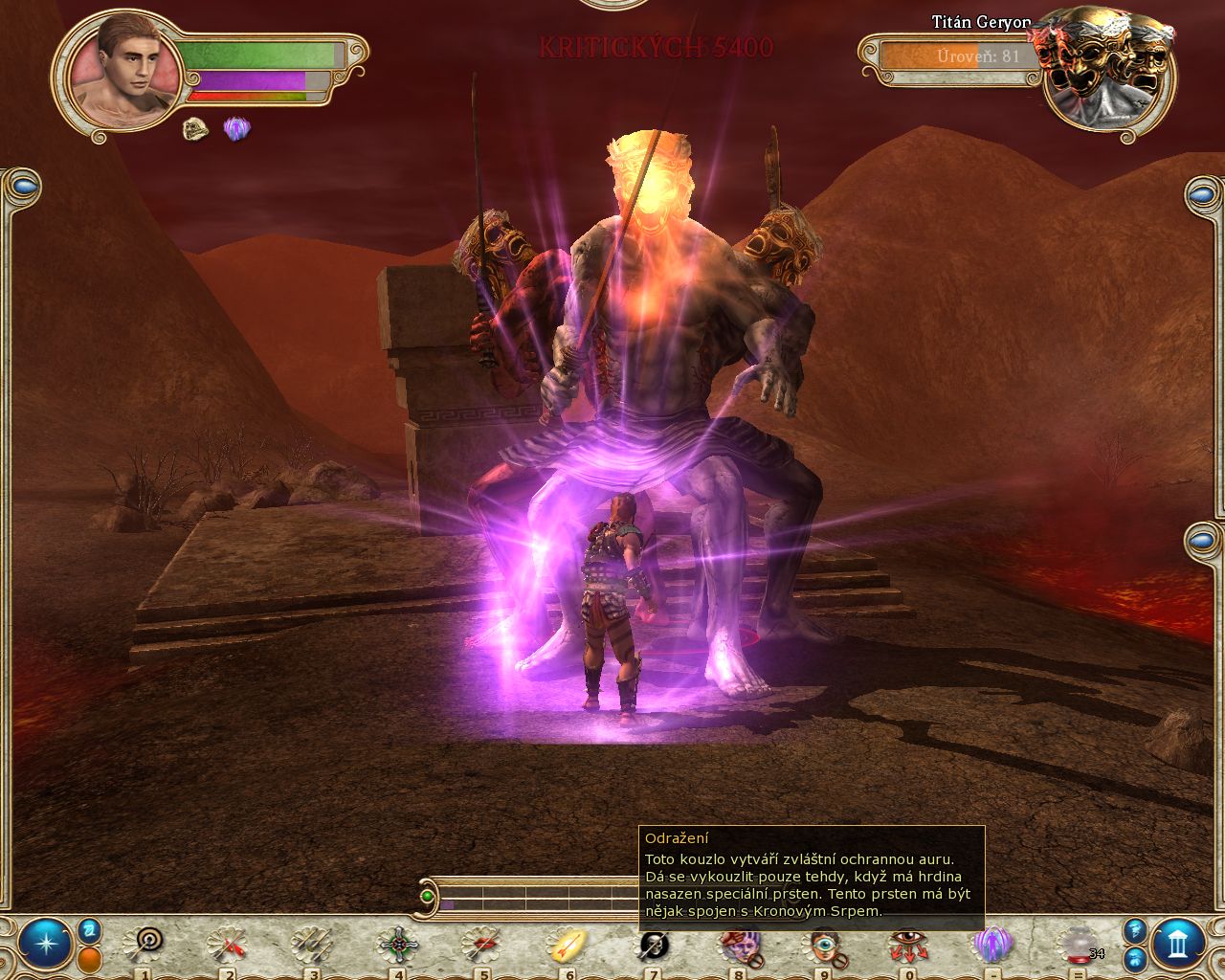
Task: Use the triple arrows skill in slot 3
Action: point(312,945)
